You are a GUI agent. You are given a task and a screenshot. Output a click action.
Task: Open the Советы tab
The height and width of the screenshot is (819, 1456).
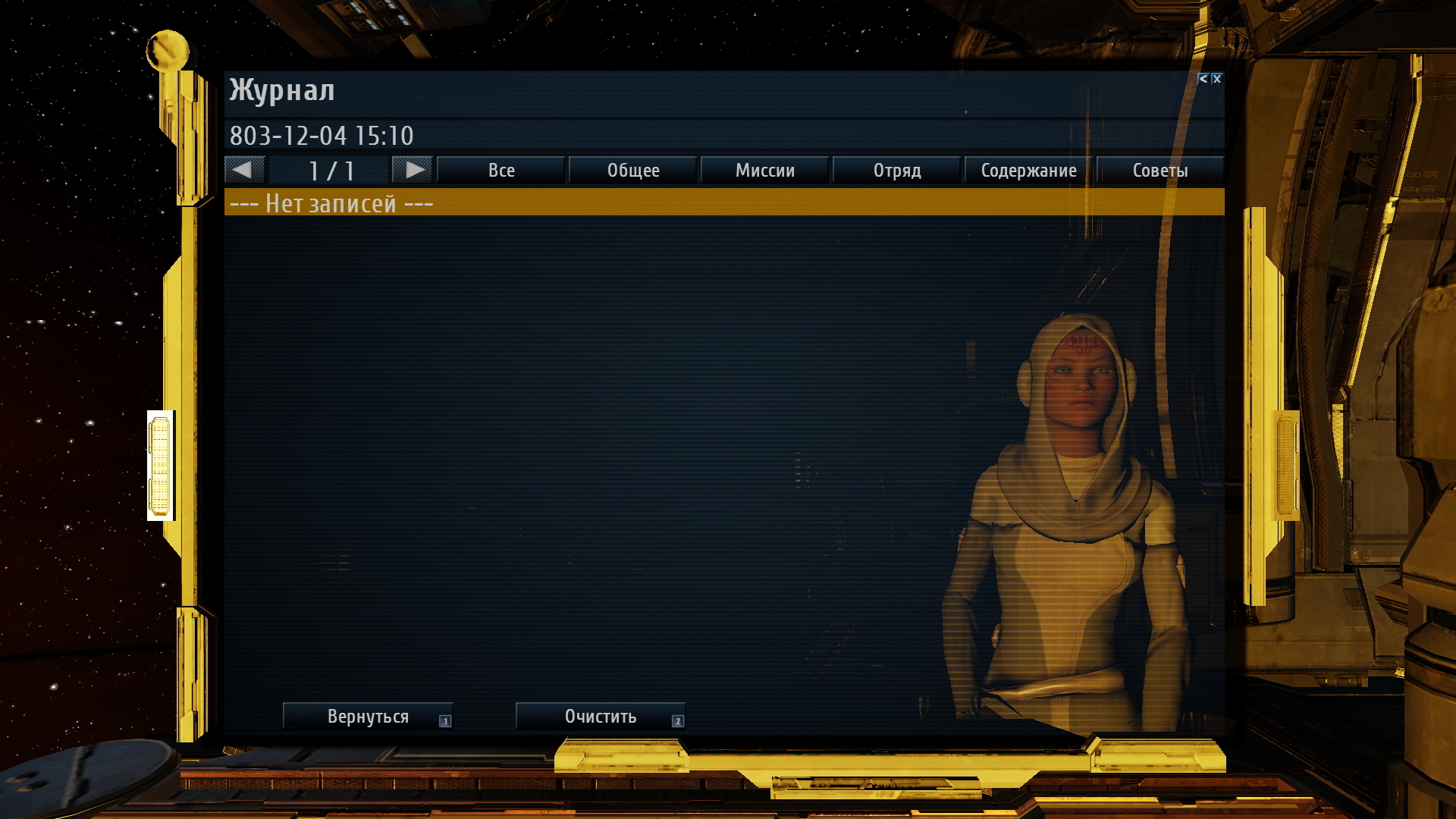(1160, 171)
